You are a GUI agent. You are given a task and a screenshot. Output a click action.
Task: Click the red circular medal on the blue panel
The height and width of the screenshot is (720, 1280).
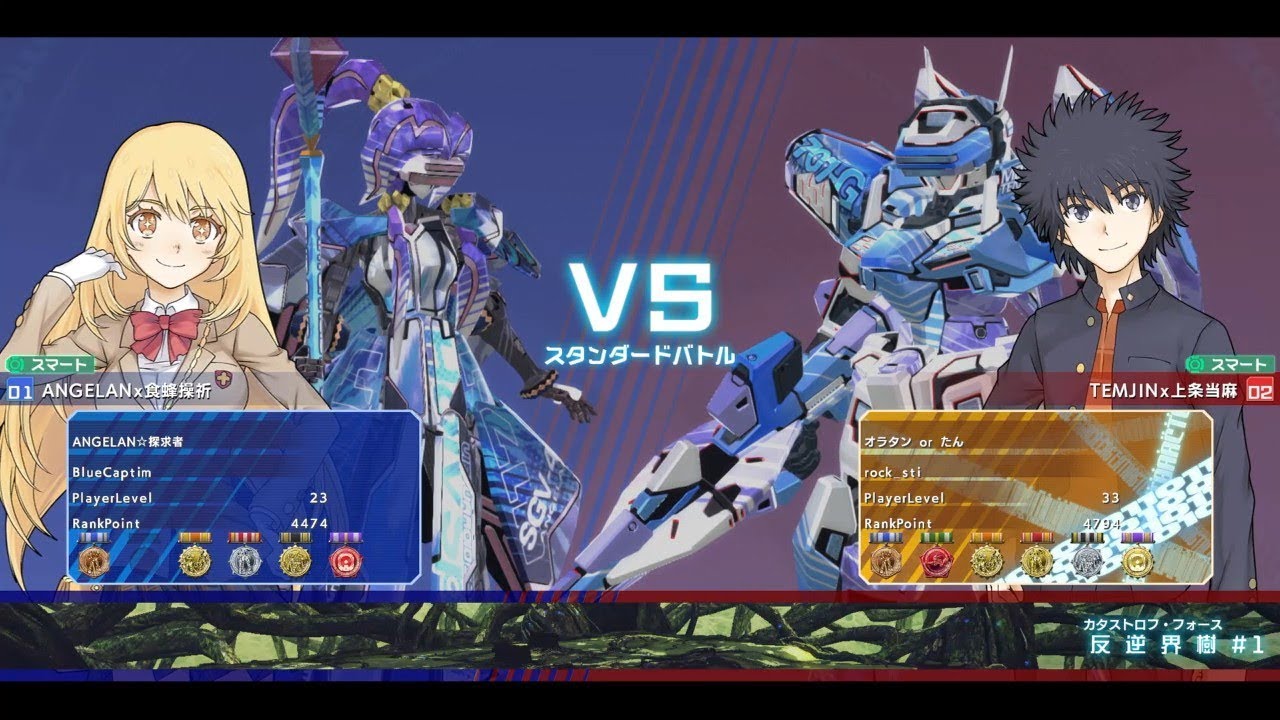point(348,562)
